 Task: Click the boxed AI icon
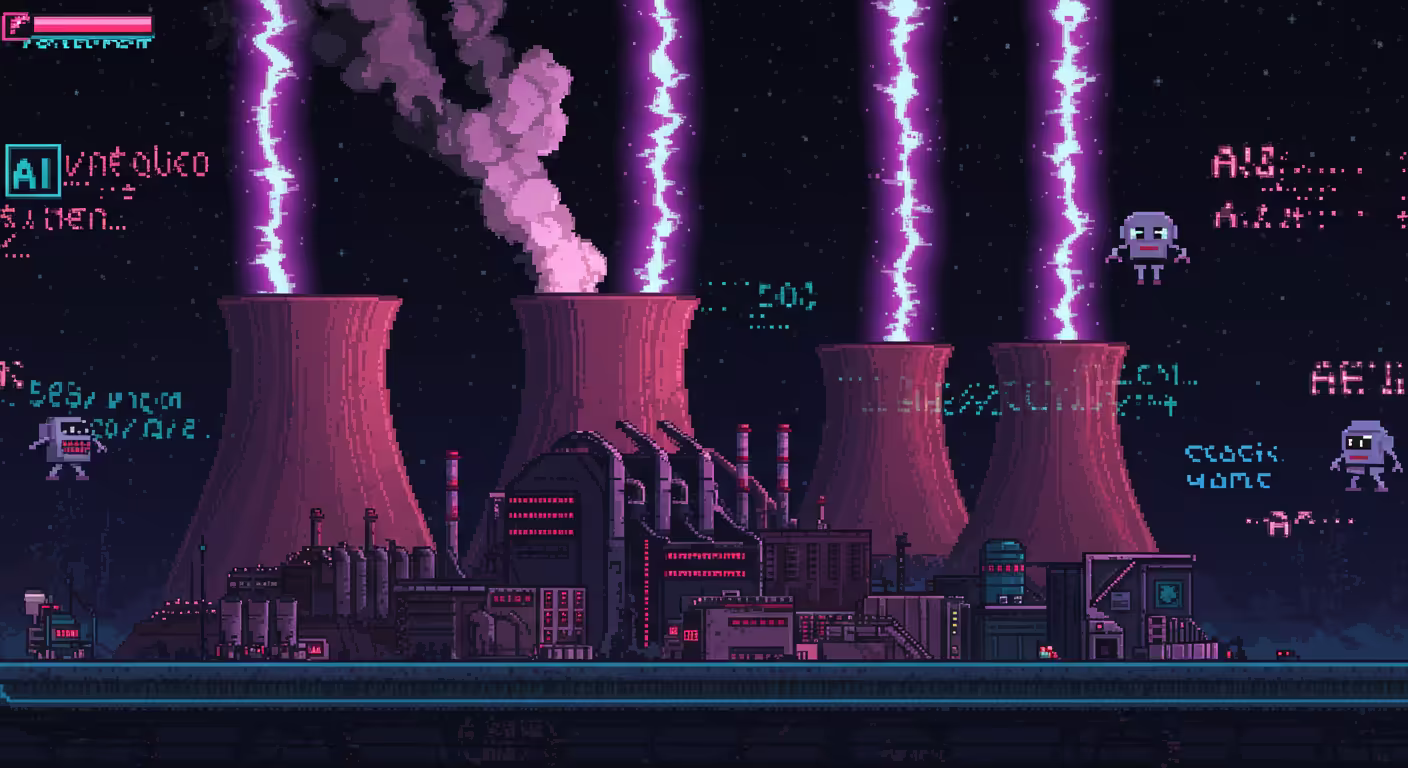click(x=32, y=171)
